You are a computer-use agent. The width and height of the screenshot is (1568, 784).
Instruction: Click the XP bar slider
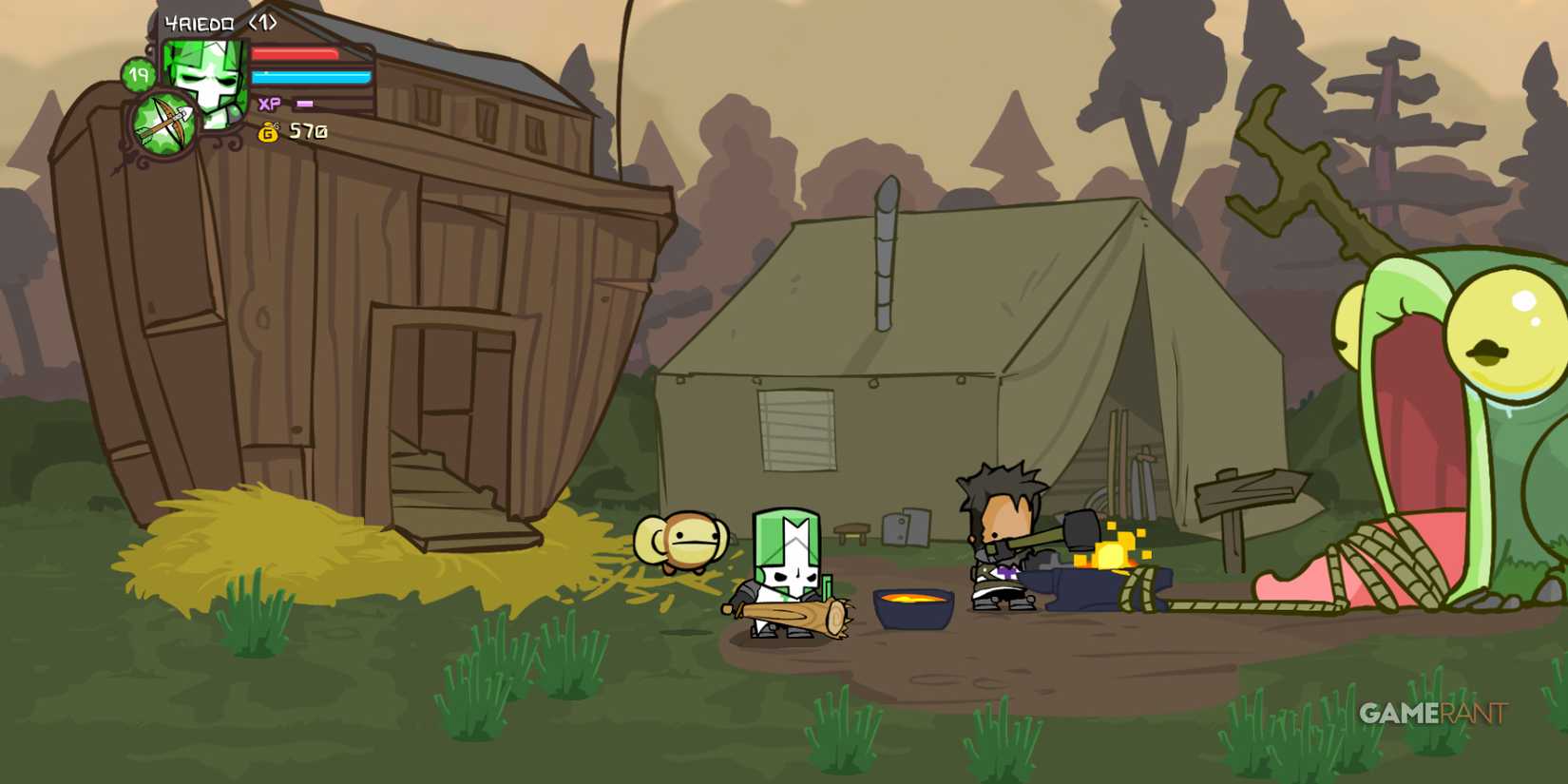304,105
